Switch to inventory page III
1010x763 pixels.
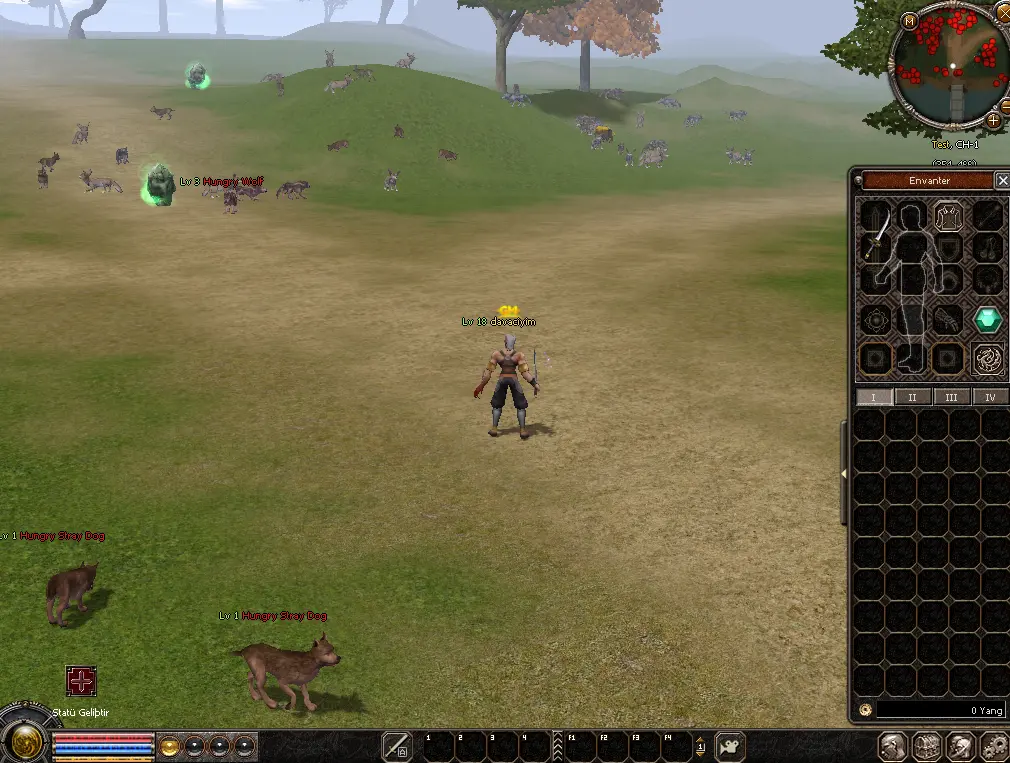click(951, 397)
